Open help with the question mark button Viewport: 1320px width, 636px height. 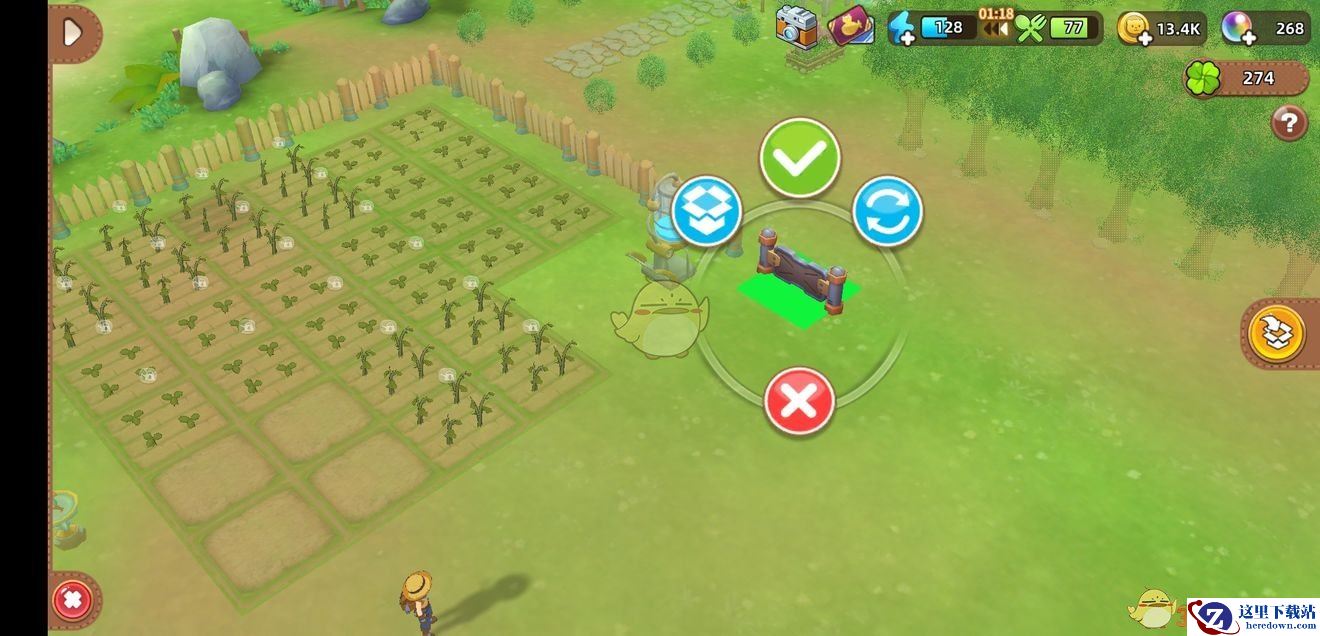(1289, 123)
